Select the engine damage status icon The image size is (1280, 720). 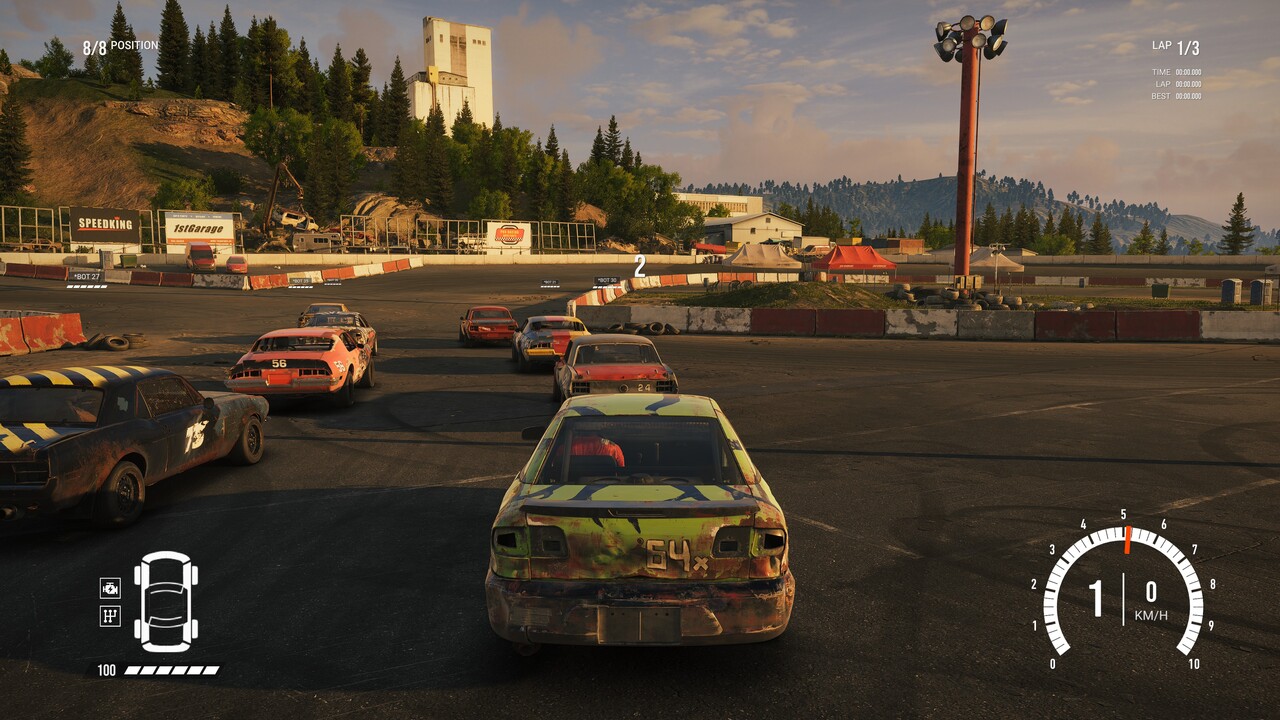point(110,588)
